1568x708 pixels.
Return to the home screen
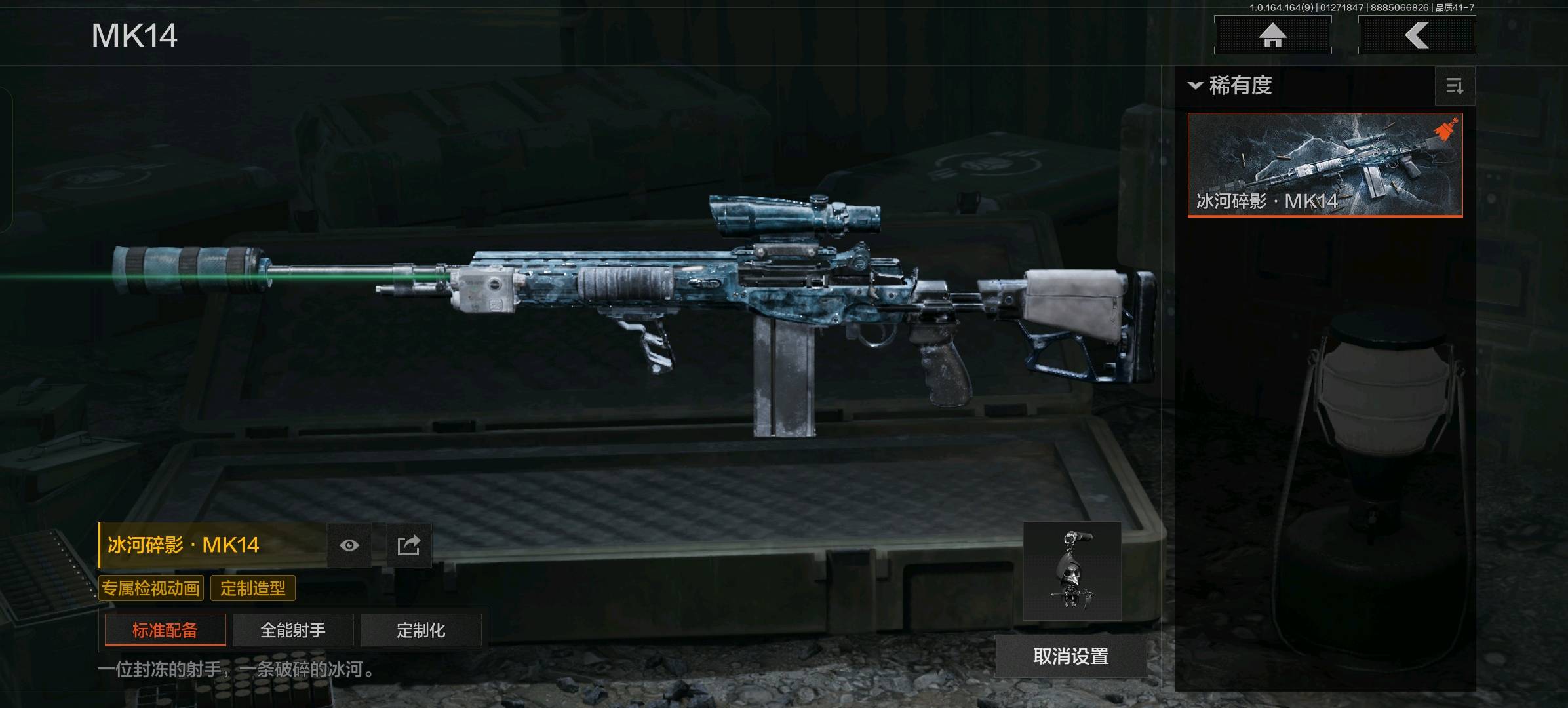click(1272, 35)
